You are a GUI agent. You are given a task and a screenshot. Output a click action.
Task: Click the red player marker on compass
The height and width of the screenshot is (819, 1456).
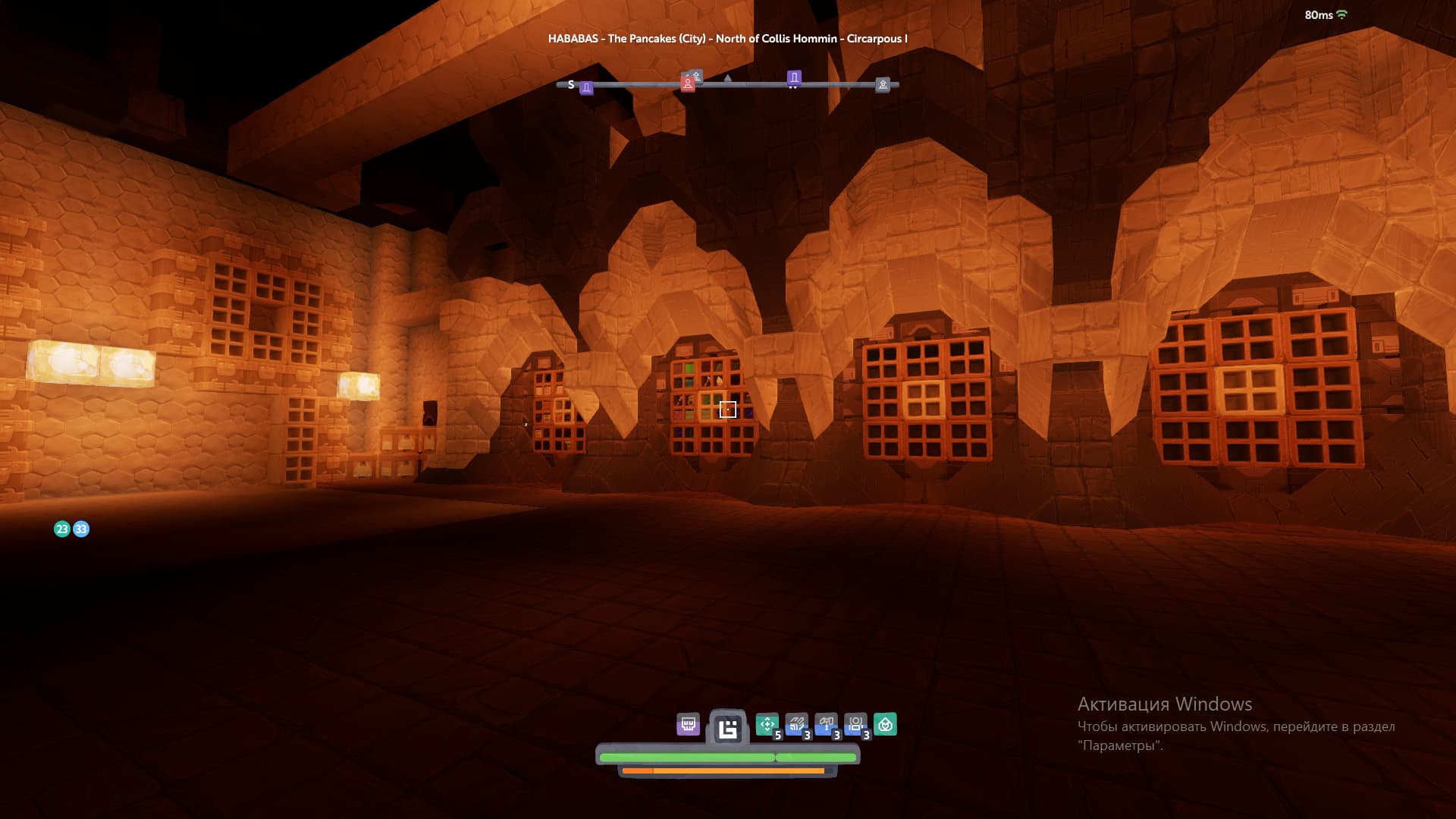tap(687, 83)
